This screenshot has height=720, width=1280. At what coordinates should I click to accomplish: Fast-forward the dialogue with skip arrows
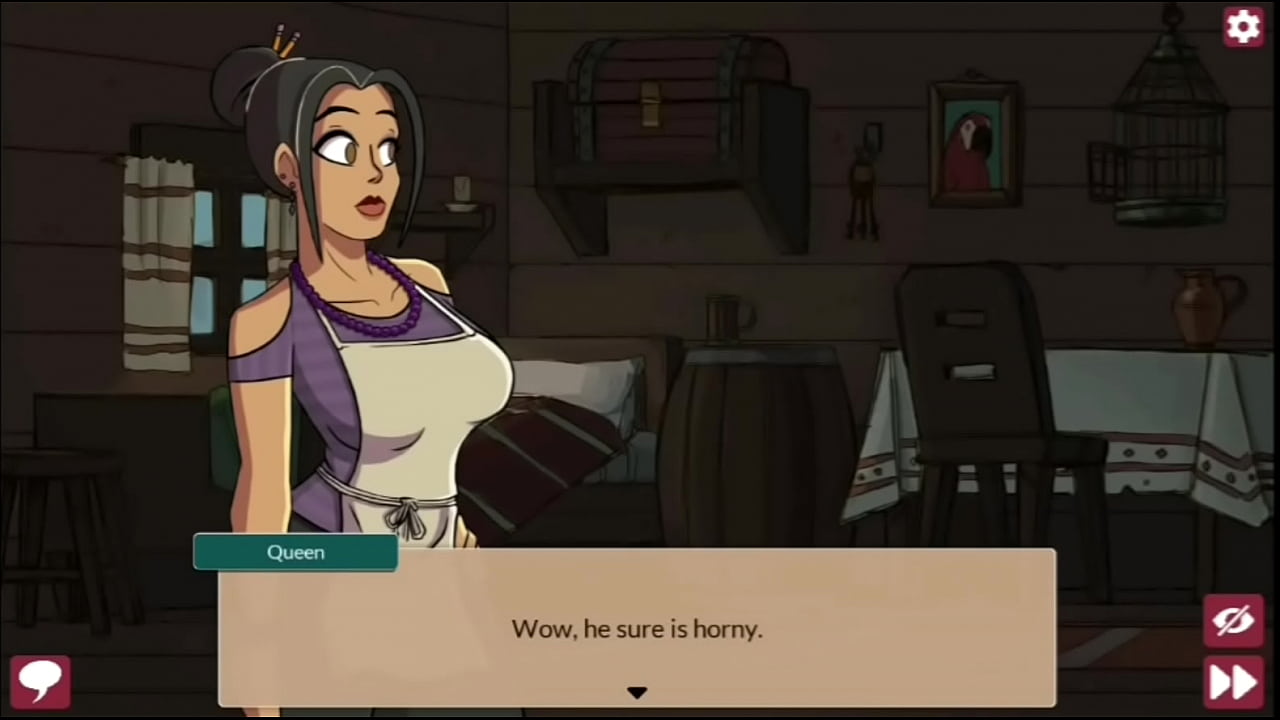(1234, 682)
